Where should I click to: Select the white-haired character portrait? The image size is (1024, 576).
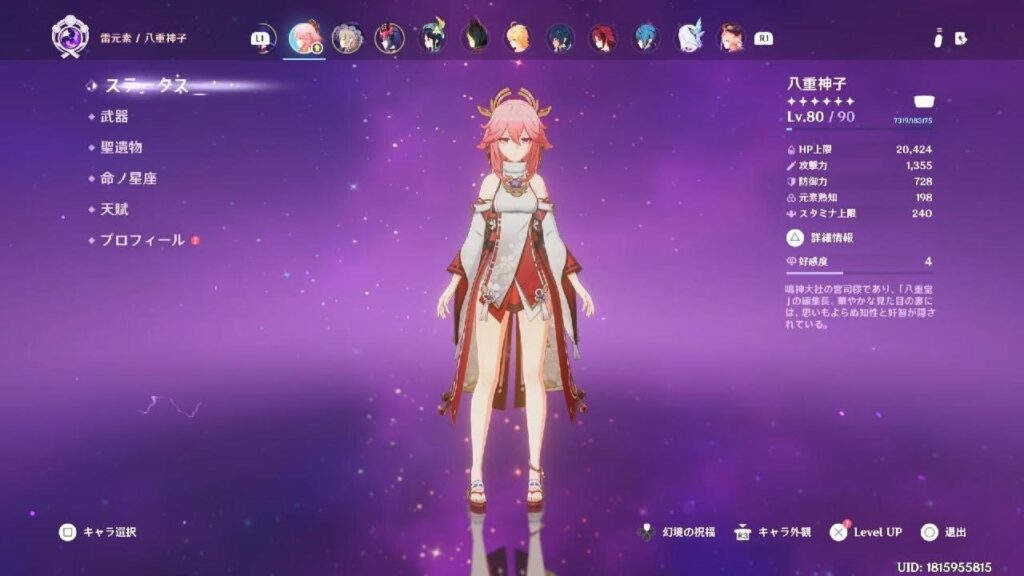click(690, 38)
